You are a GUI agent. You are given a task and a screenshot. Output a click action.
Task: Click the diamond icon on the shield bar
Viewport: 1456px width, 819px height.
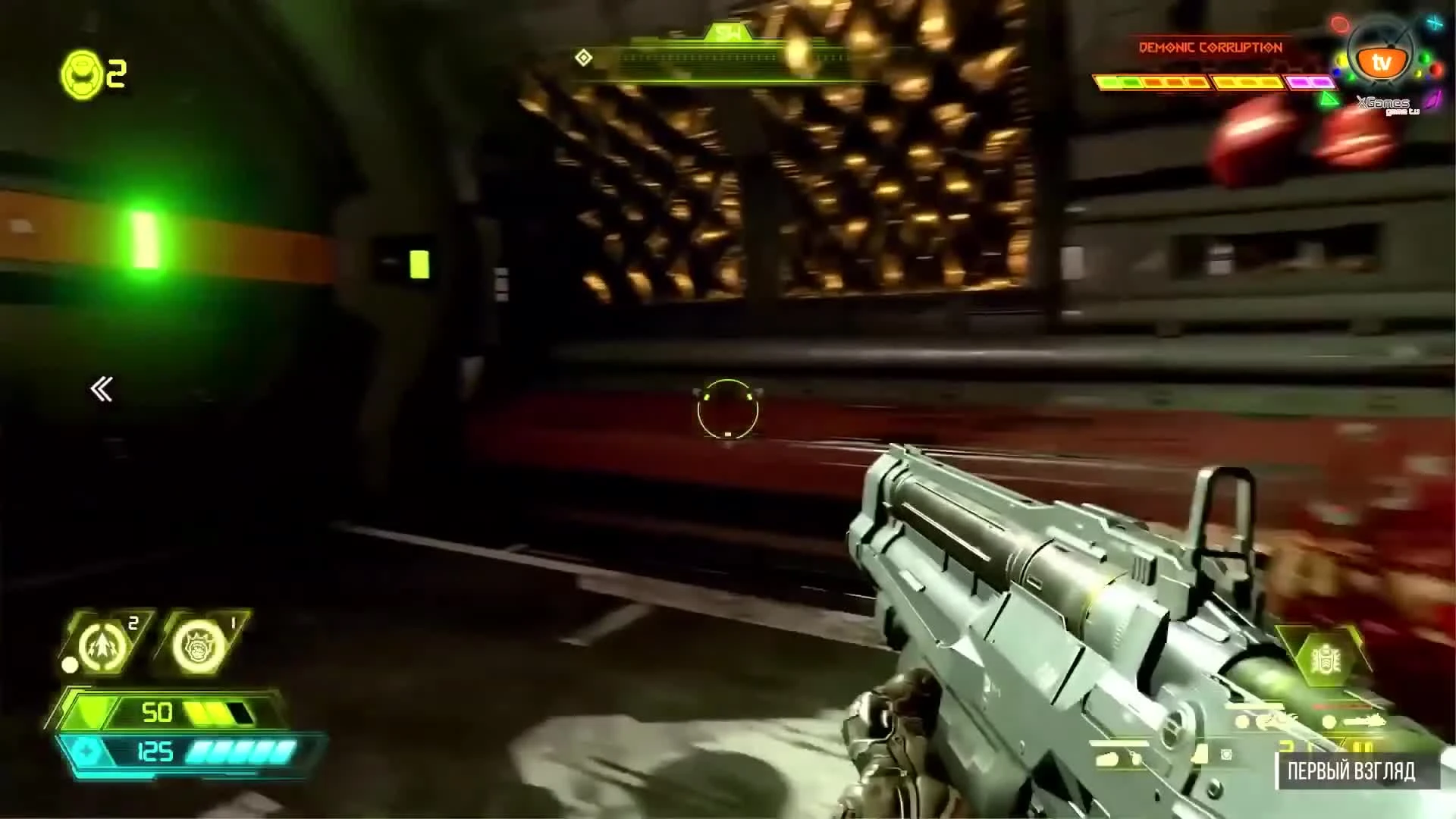85,750
